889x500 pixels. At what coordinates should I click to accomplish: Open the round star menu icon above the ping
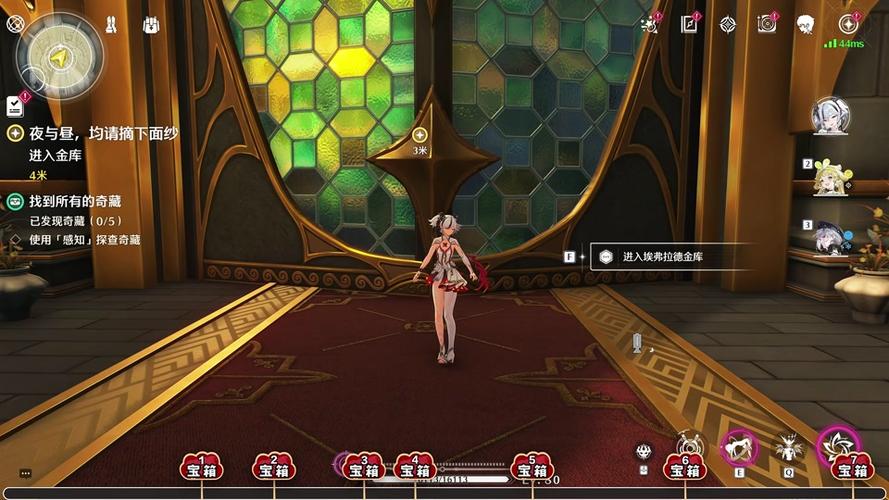(x=848, y=23)
